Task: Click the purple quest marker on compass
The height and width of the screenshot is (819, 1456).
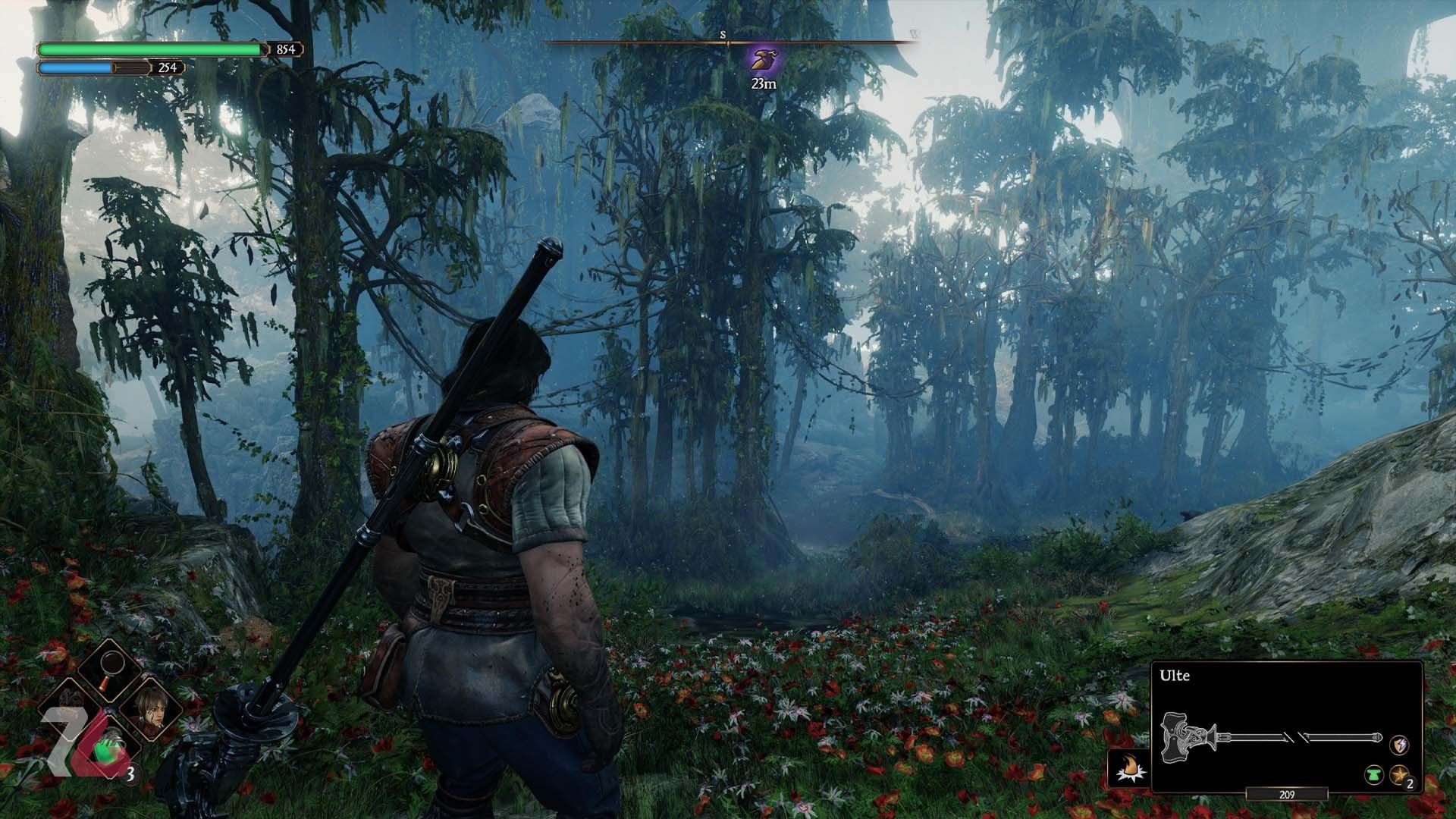Action: point(763,59)
